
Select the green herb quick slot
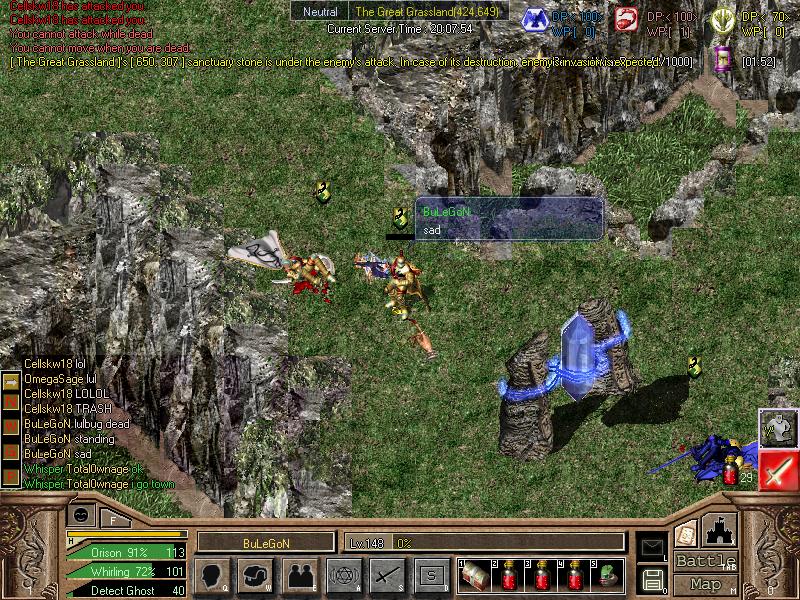pos(607,575)
